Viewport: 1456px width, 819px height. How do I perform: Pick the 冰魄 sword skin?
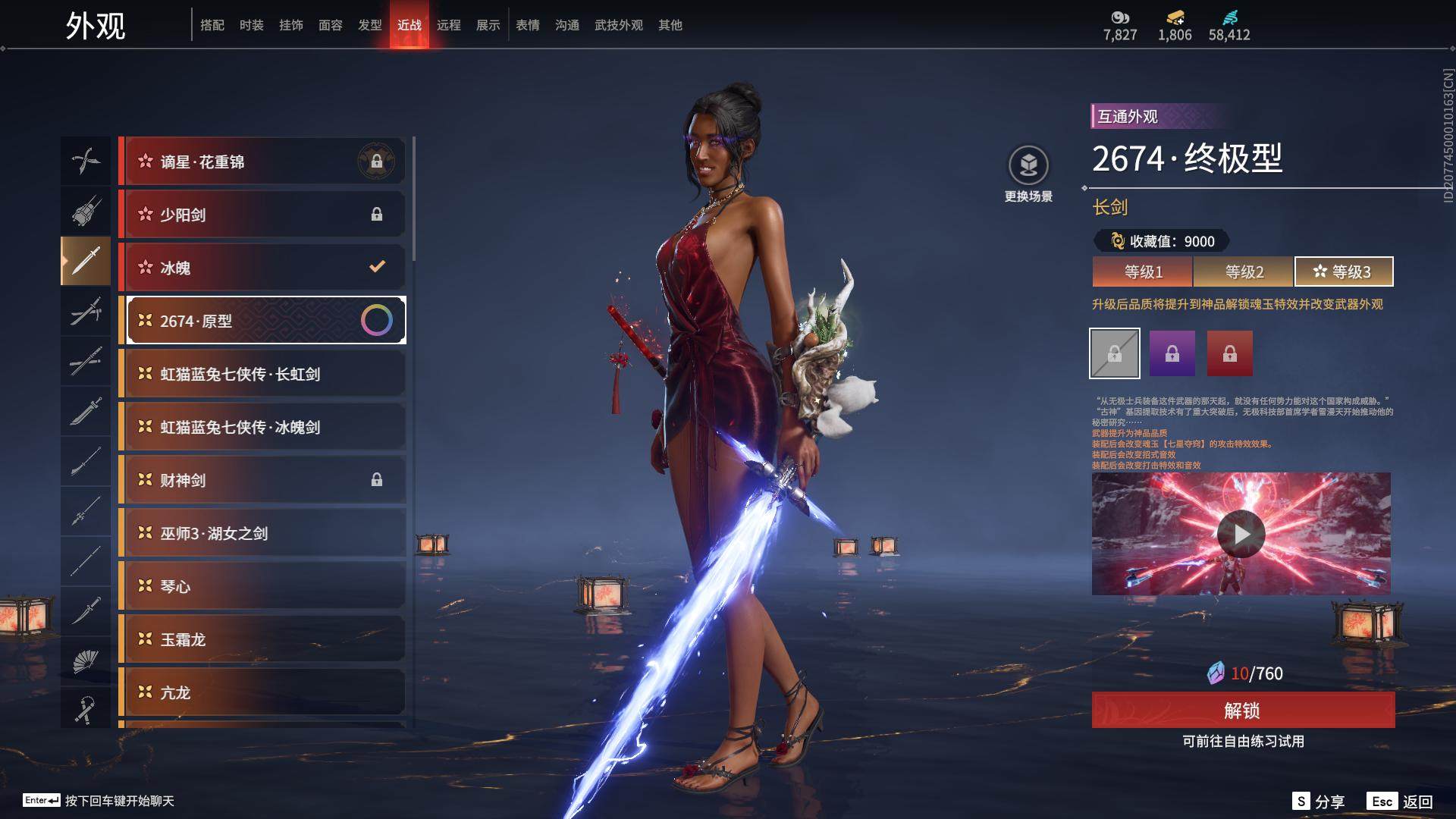coord(262,268)
